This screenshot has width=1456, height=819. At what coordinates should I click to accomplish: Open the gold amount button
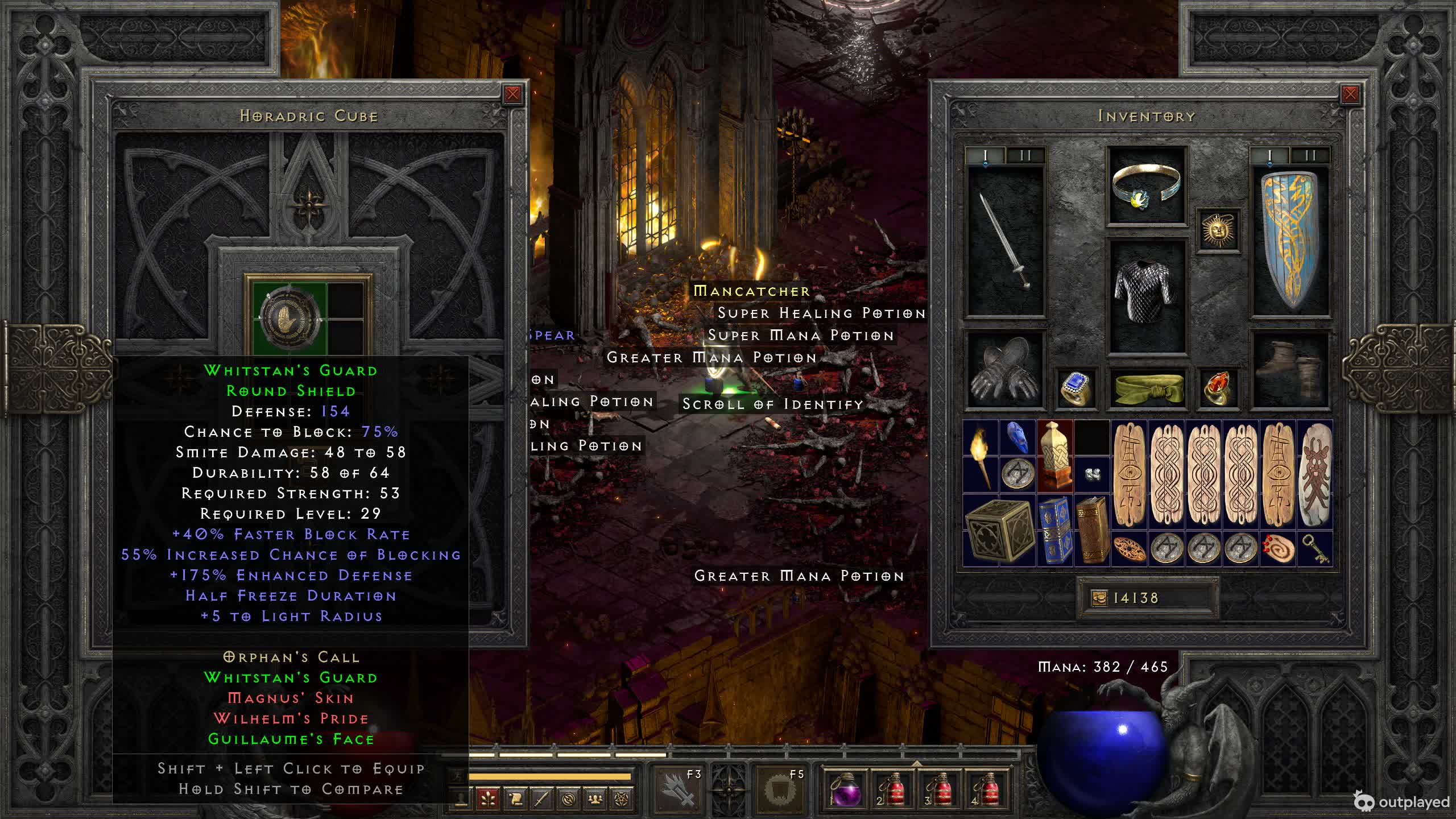tap(1099, 598)
